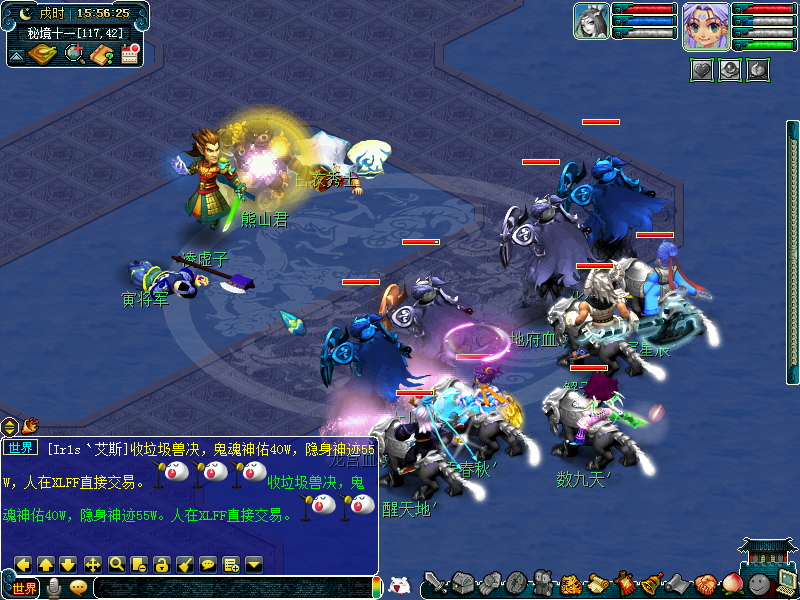Select the purple-haired character portrait

pos(705,25)
